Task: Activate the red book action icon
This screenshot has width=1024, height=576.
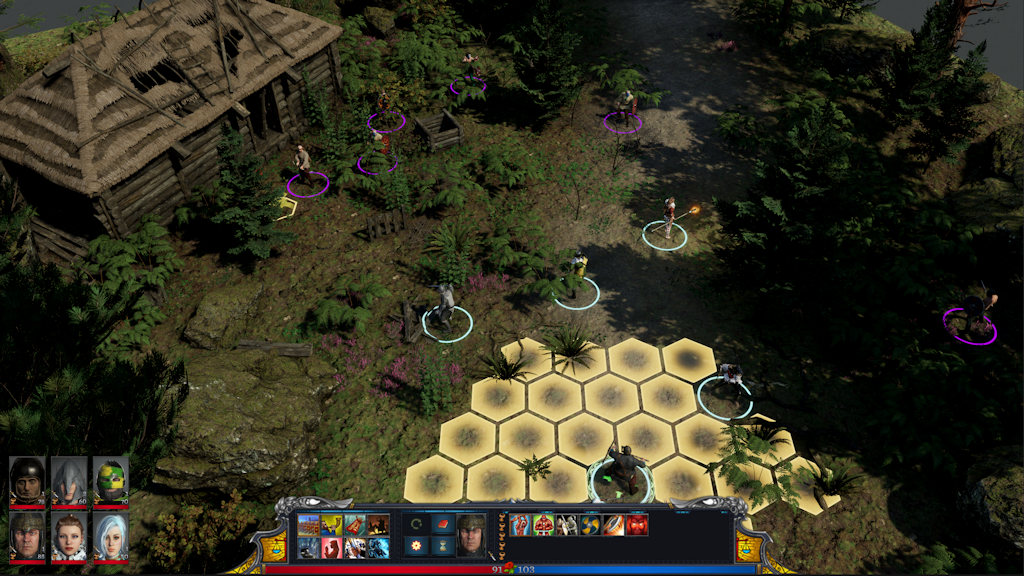Action: click(444, 524)
